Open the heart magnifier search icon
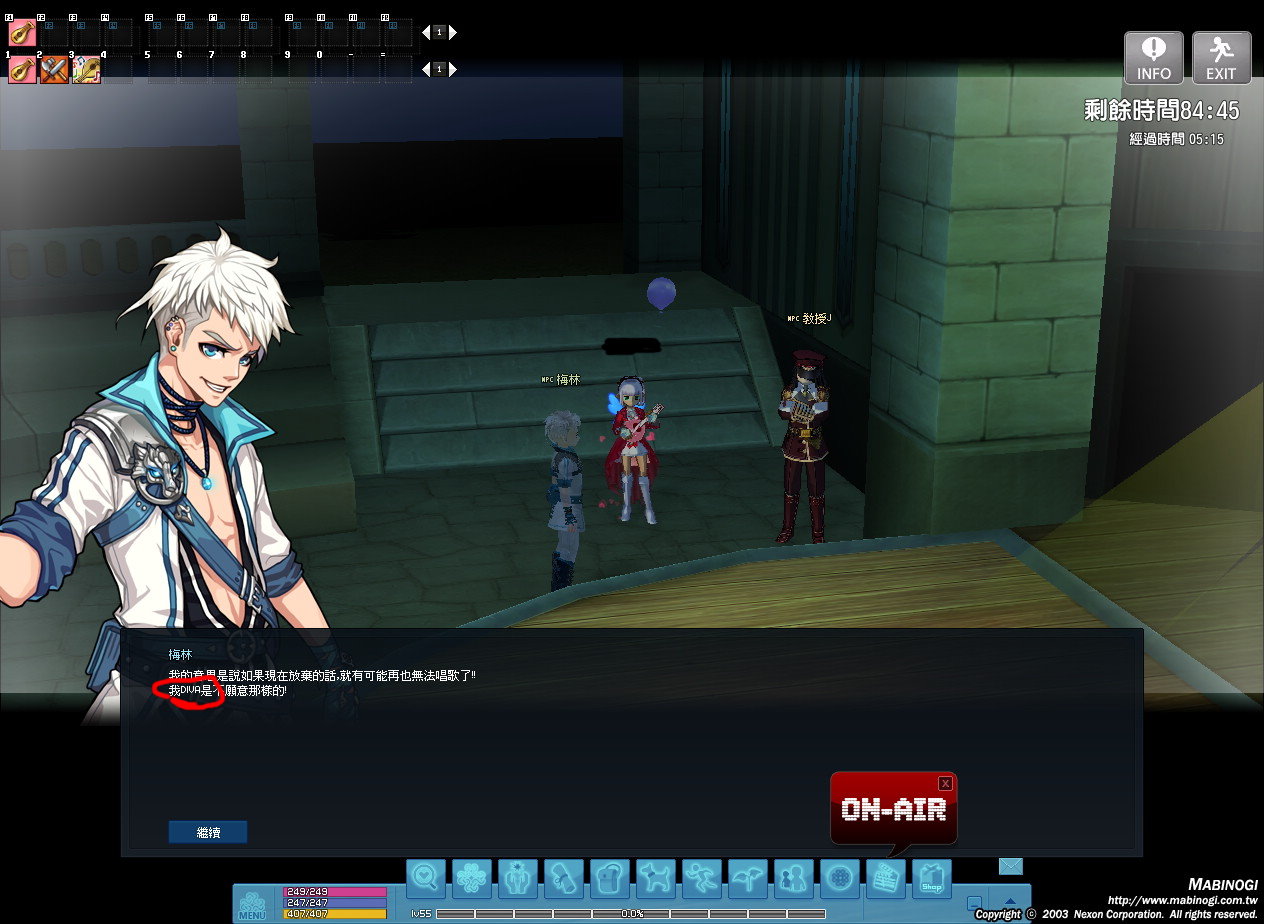The width and height of the screenshot is (1264, 924). coord(426,879)
